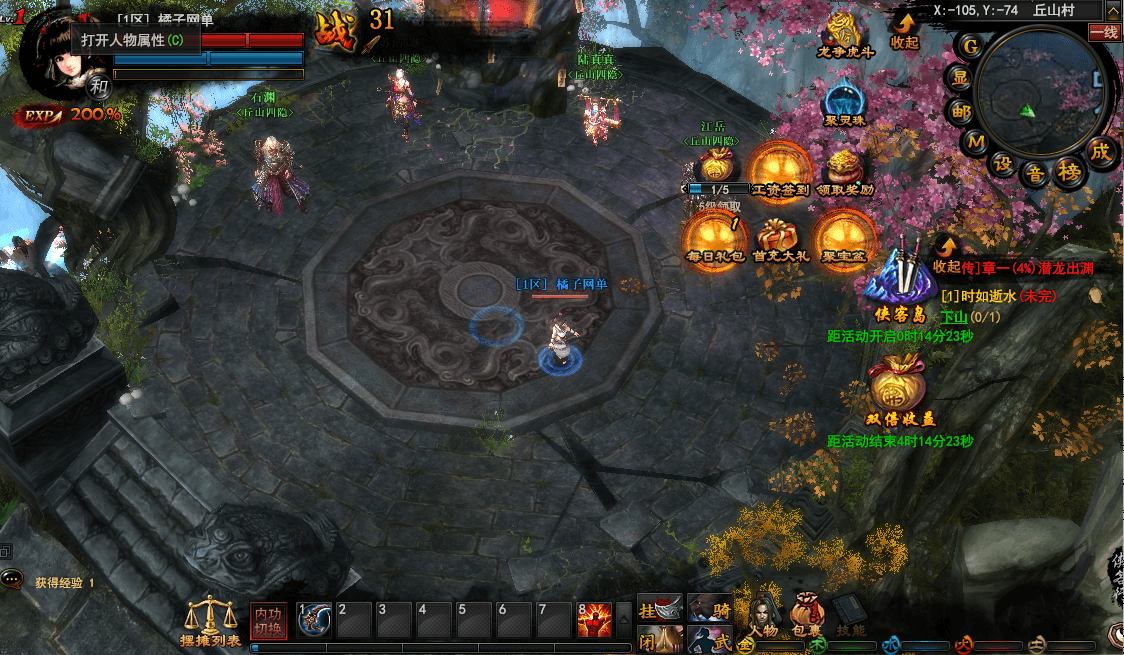
Task: Open the 榜 rankings button
Action: pyautogui.click(x=1069, y=172)
